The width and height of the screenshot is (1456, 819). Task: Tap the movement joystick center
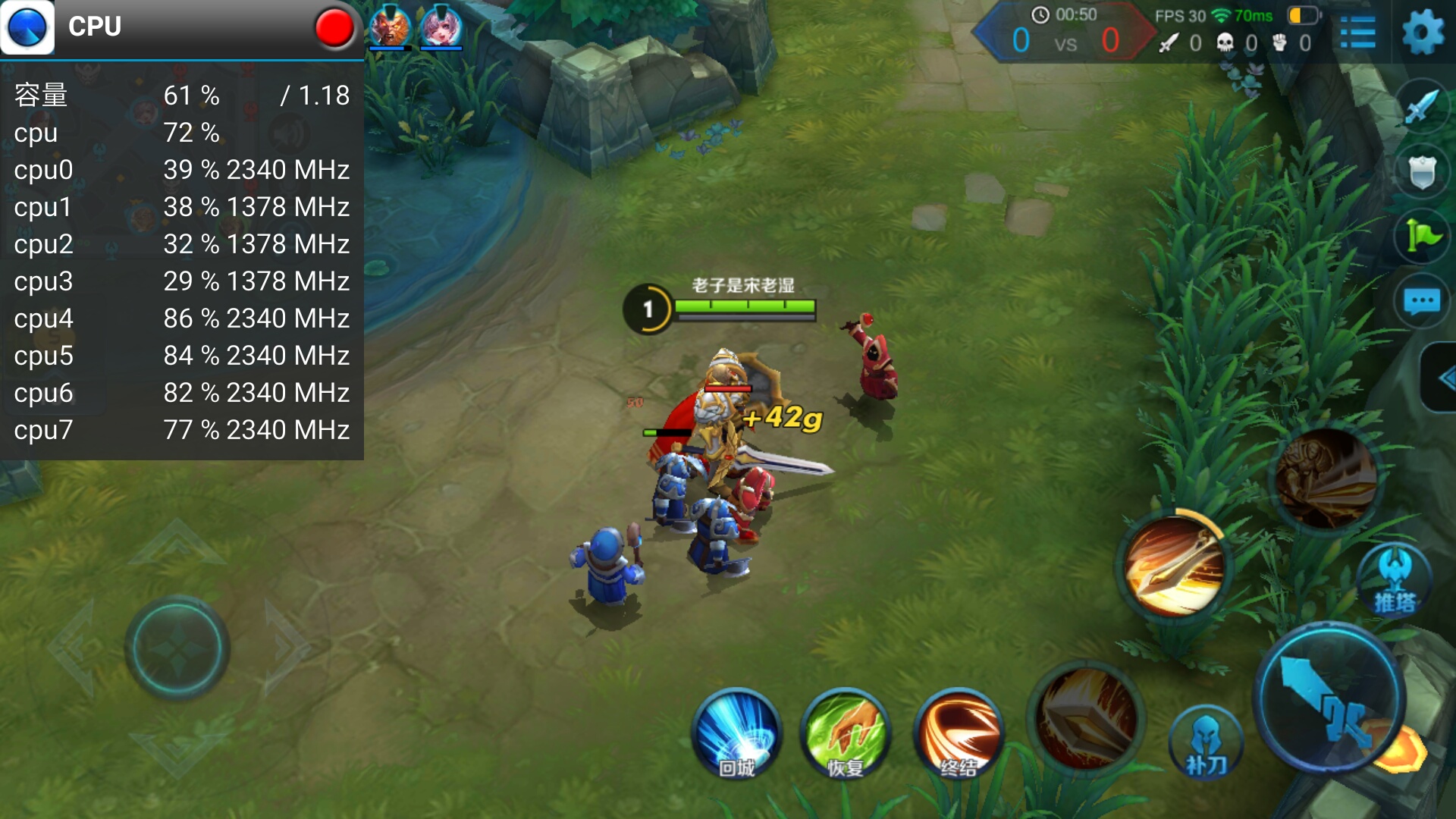tap(177, 648)
